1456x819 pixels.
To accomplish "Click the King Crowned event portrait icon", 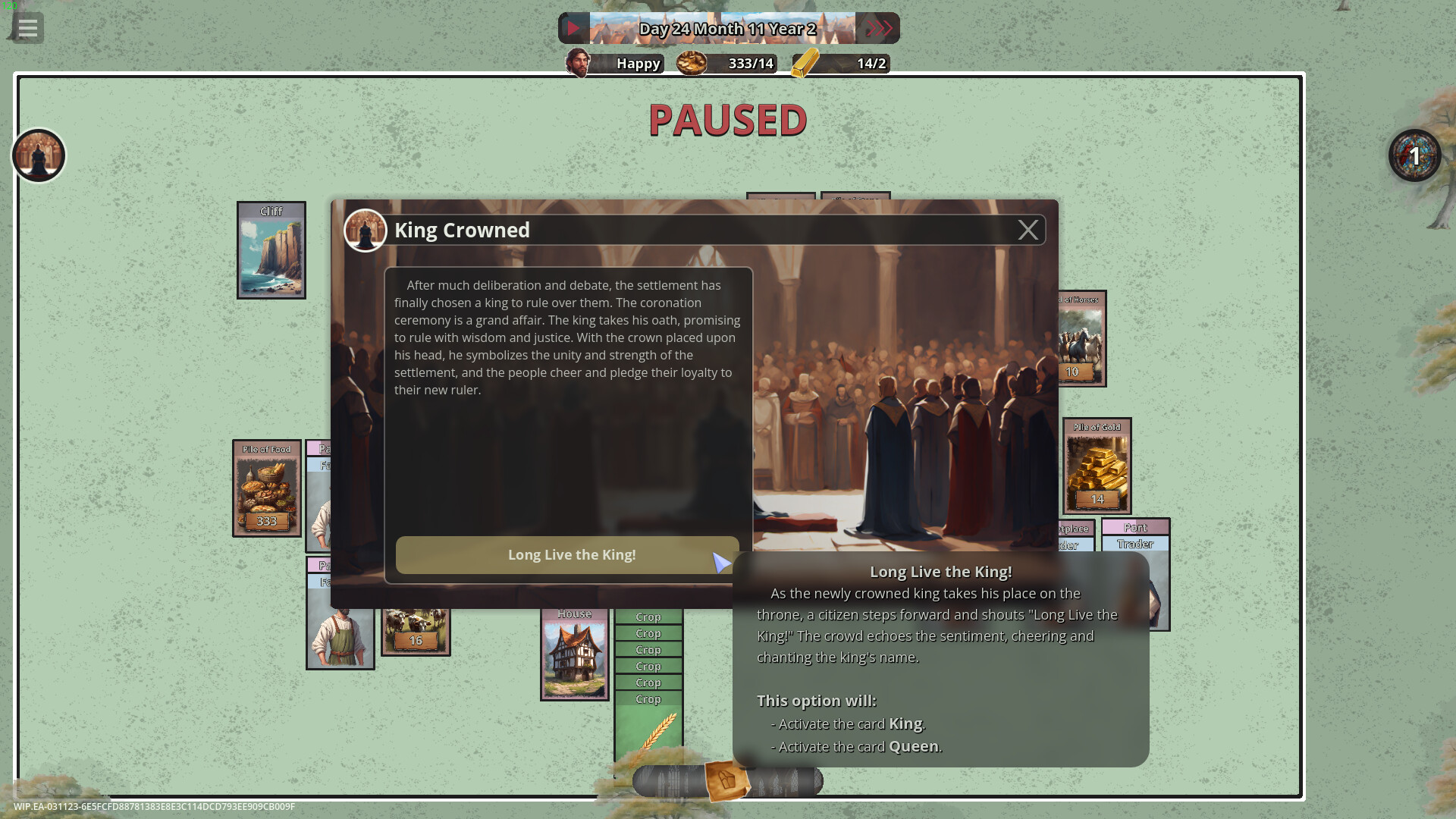I will 366,230.
